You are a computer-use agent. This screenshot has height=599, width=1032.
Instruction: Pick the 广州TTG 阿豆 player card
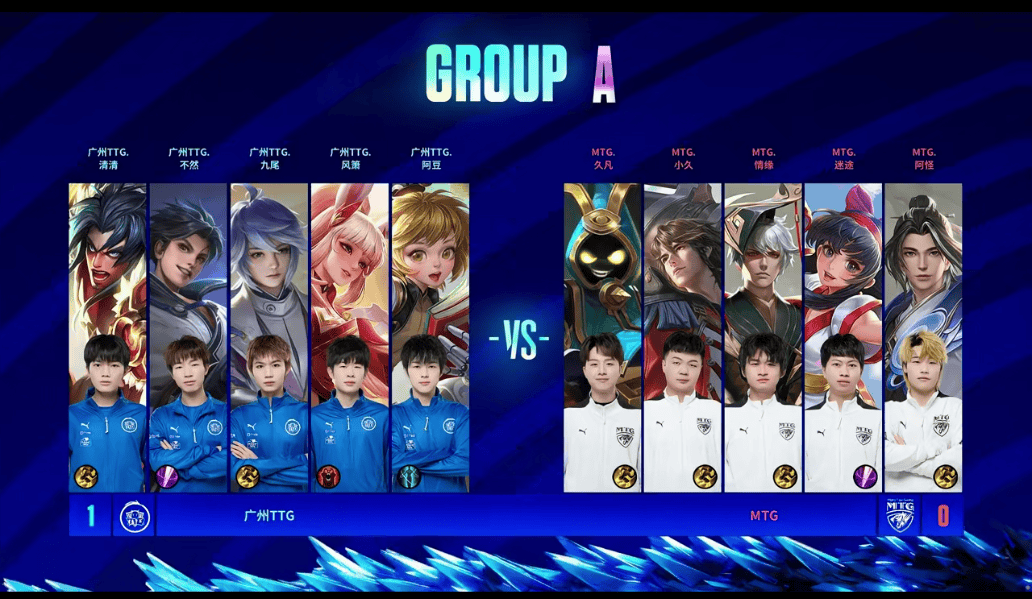(x=430, y=337)
